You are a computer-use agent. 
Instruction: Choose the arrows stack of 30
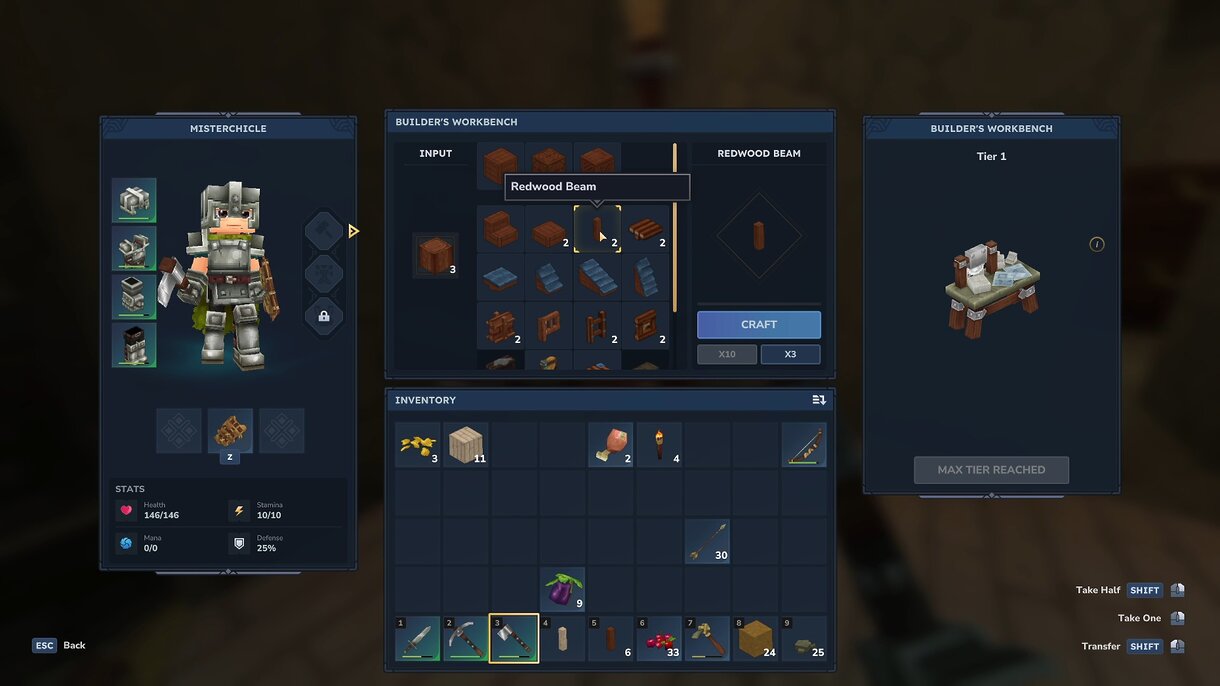707,541
